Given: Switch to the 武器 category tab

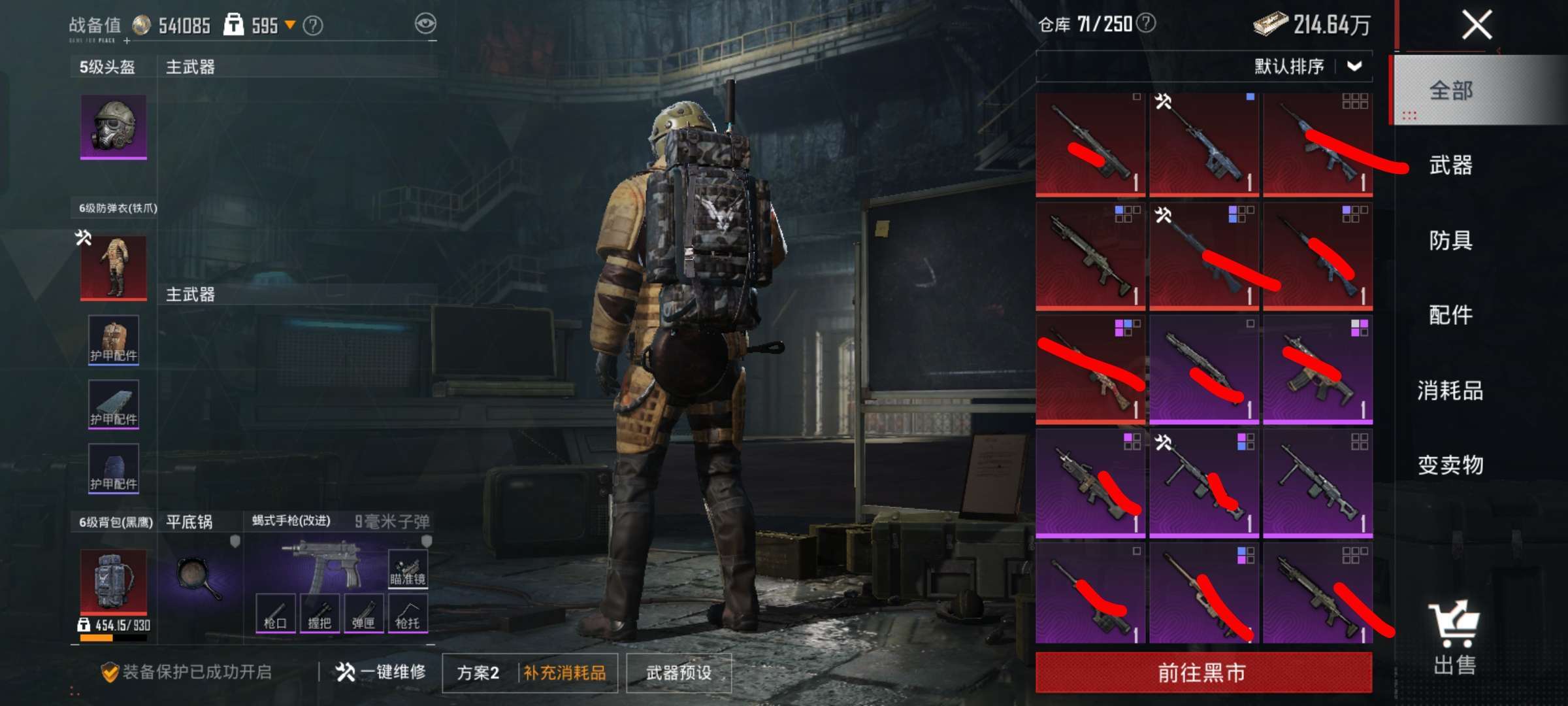Looking at the screenshot, I should [x=1450, y=165].
